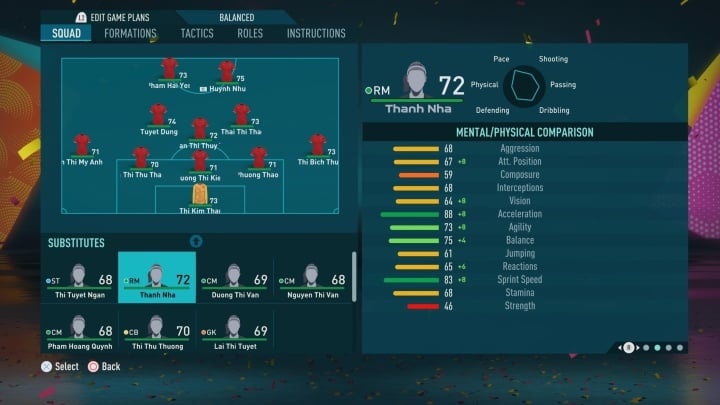This screenshot has width=720, height=405.
Task: Switch to the Formations tab
Action: 130,33
